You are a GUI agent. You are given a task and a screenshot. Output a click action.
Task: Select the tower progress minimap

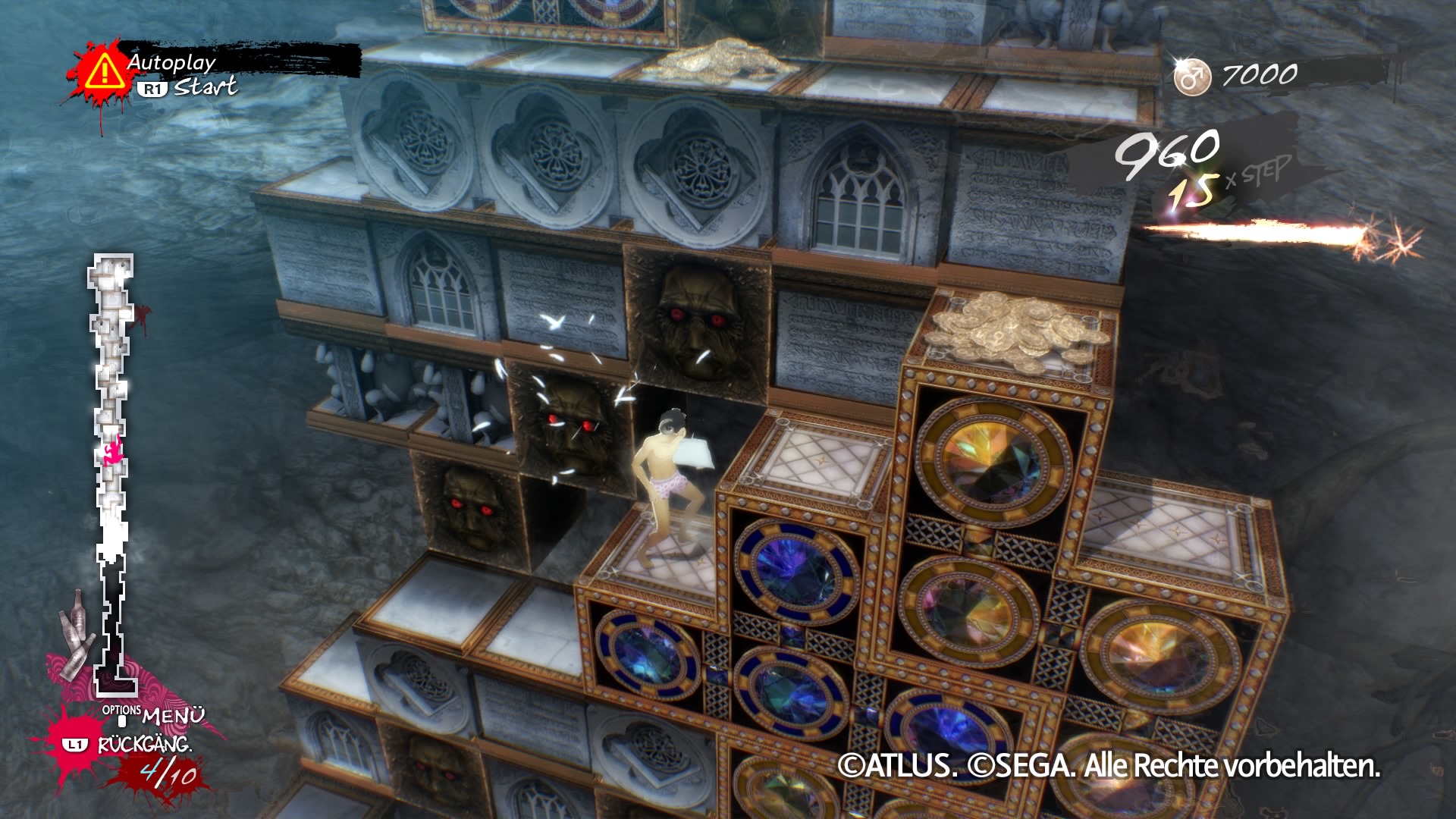click(x=112, y=470)
